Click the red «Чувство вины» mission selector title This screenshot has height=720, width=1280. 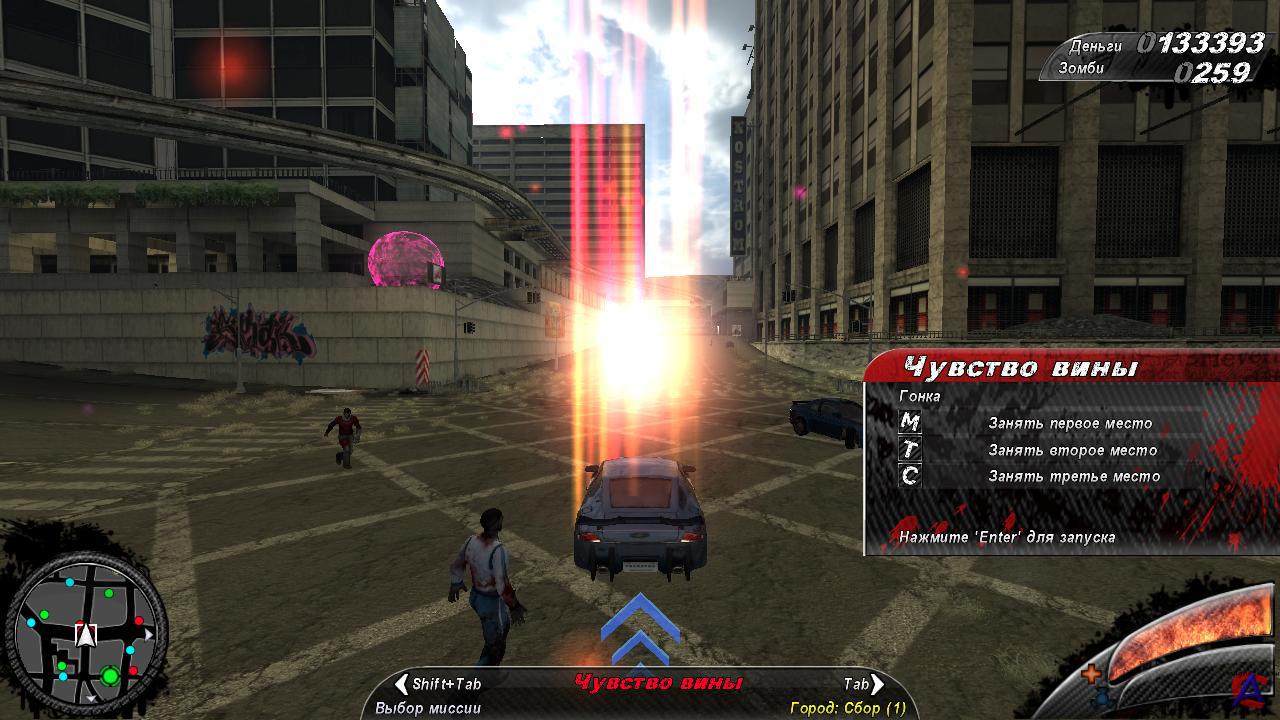(x=659, y=683)
